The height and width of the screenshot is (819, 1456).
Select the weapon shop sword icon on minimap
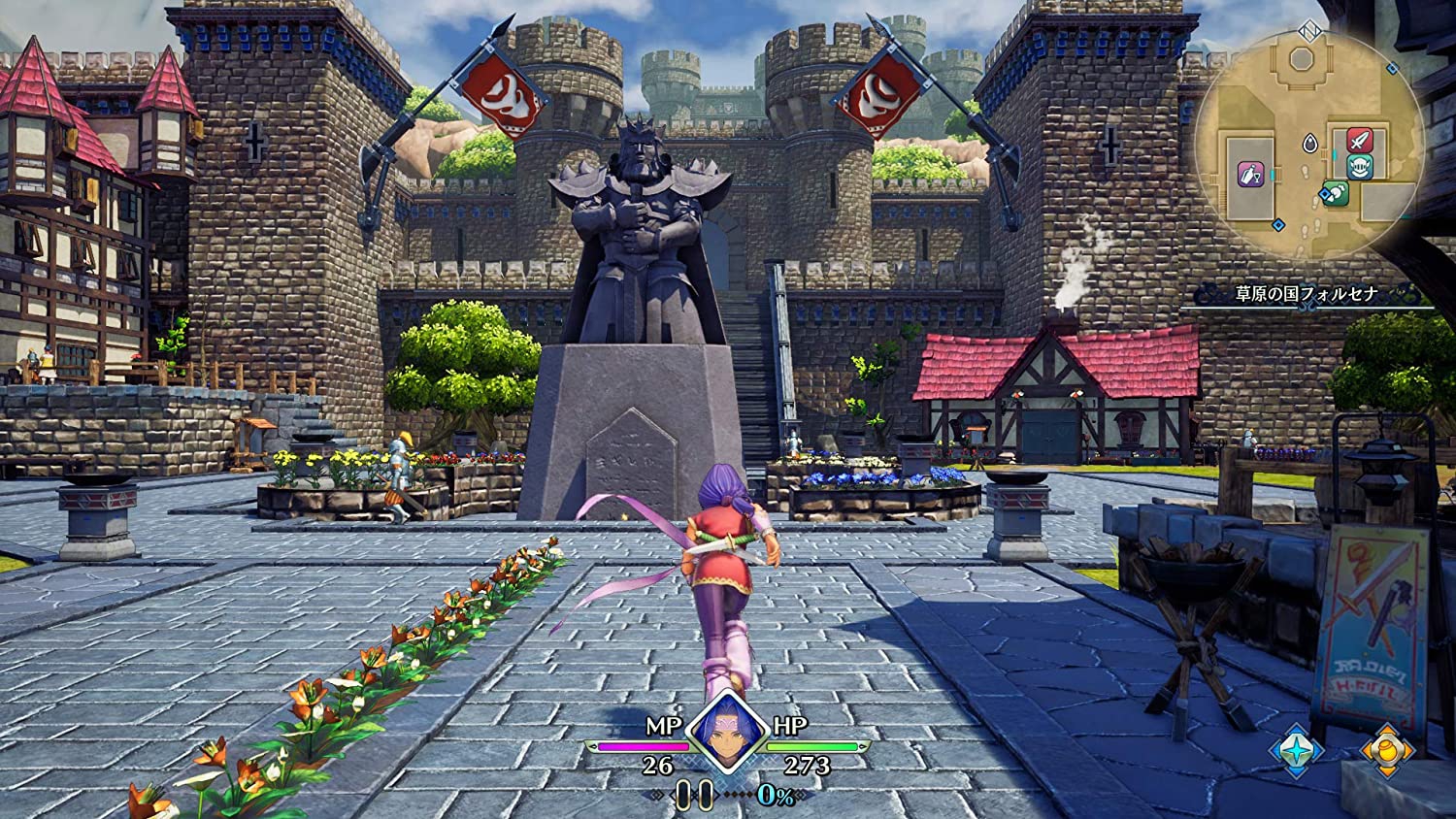point(1359,142)
